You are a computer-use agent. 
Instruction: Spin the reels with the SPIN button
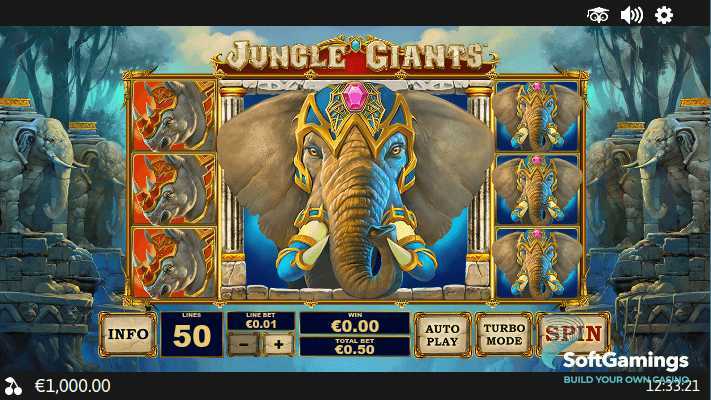pos(573,334)
